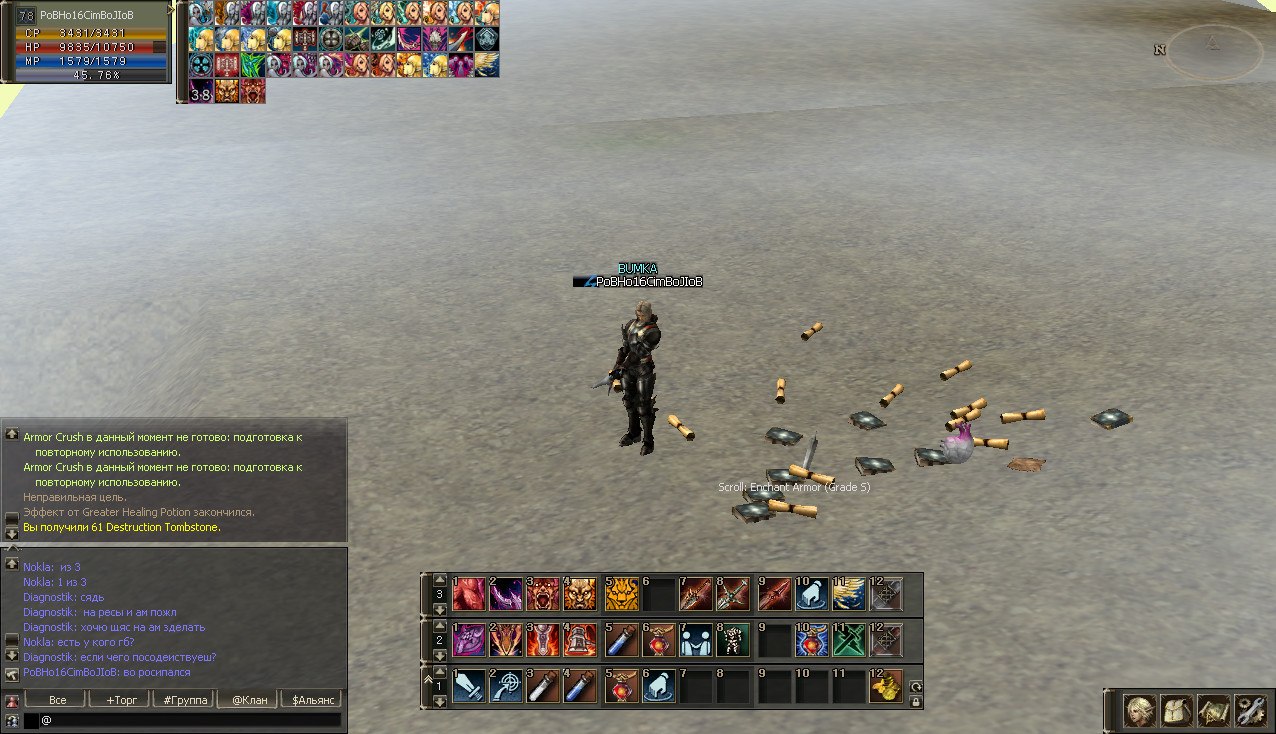This screenshot has height=734, width=1276.
Task: Click the compass in the top-right corner
Action: (x=1213, y=50)
